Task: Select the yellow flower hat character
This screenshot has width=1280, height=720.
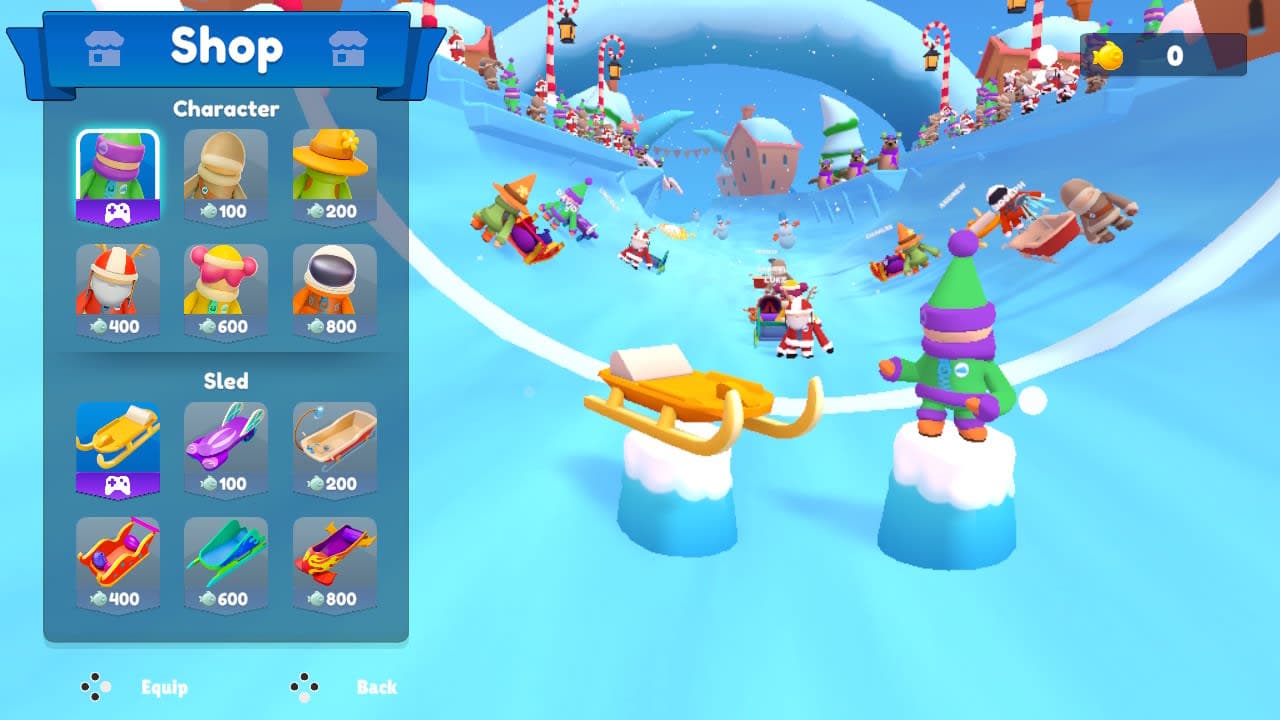Action: [335, 165]
